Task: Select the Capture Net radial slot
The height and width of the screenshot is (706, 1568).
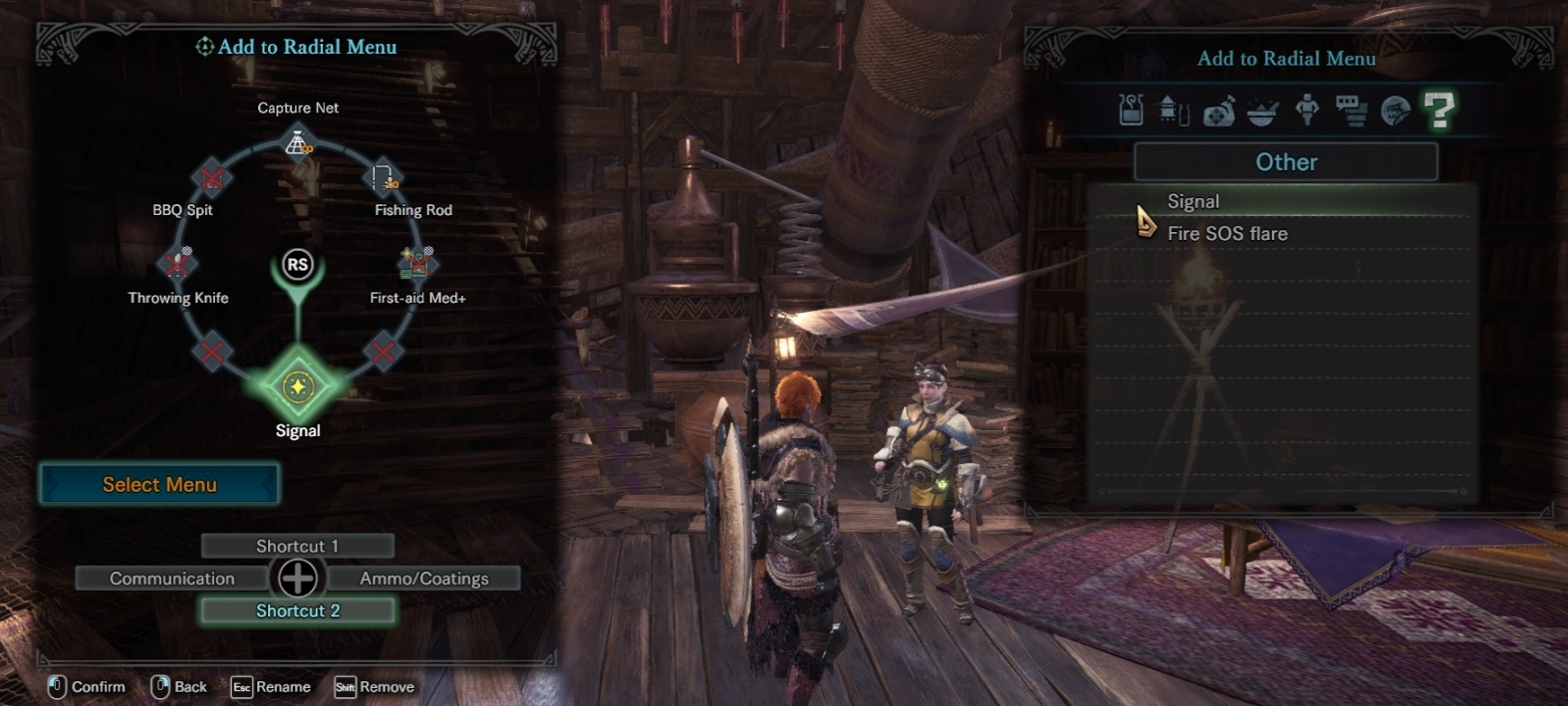Action: coord(298,143)
